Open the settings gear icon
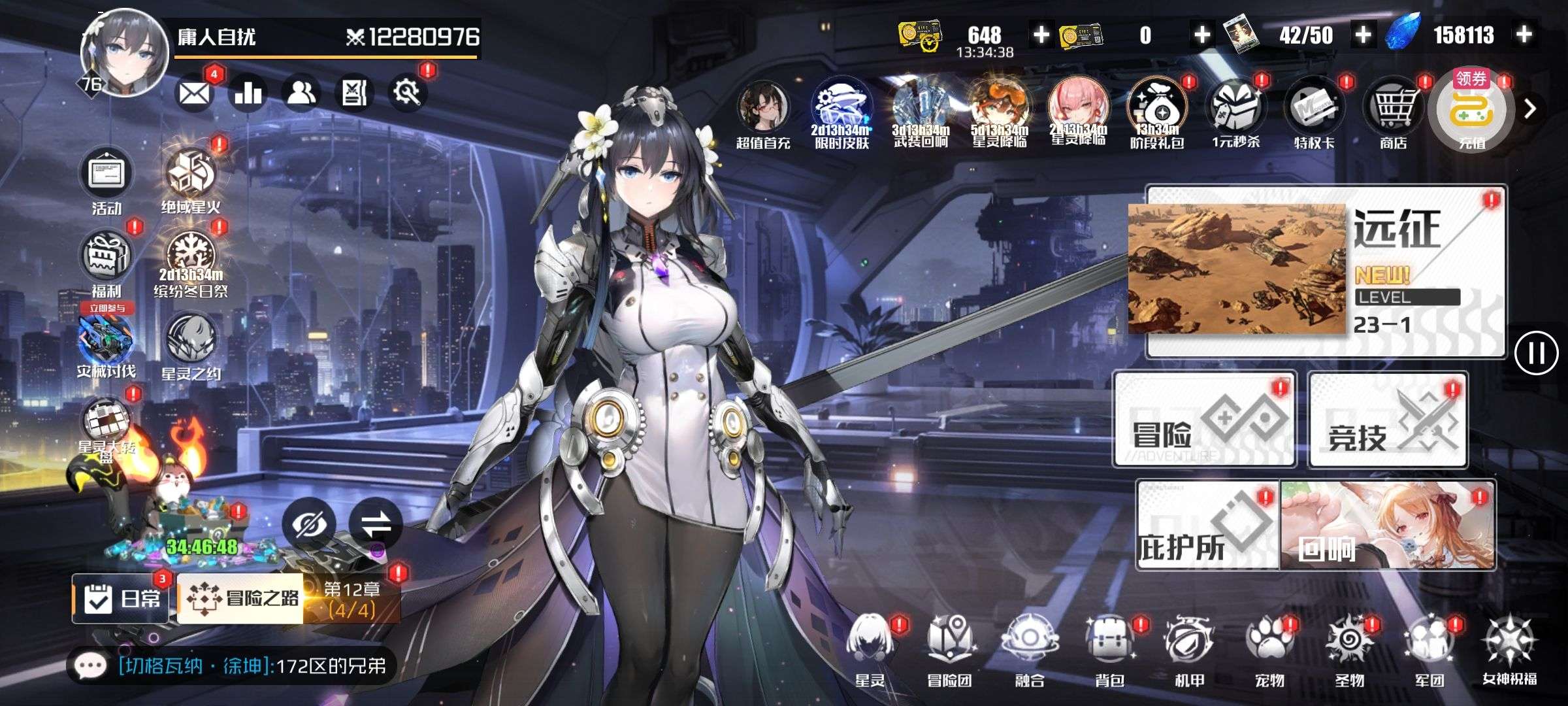 point(407,93)
